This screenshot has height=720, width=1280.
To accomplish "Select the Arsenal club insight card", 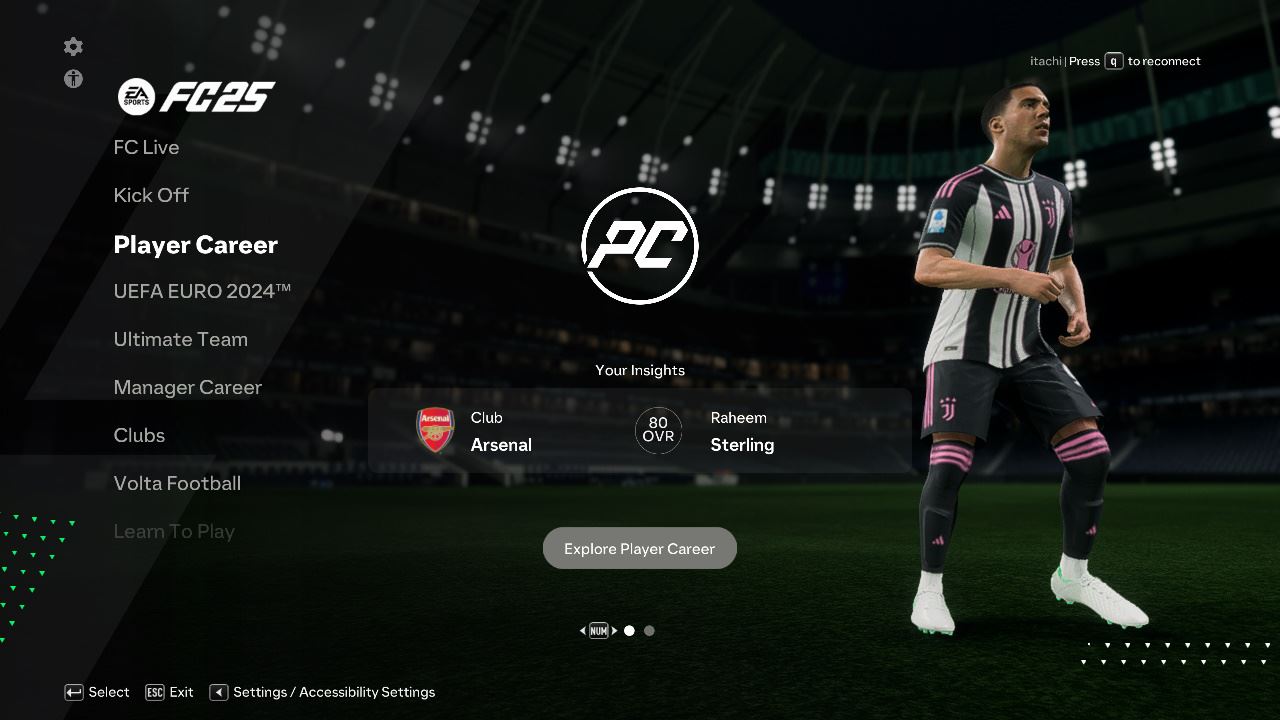I will click(475, 431).
